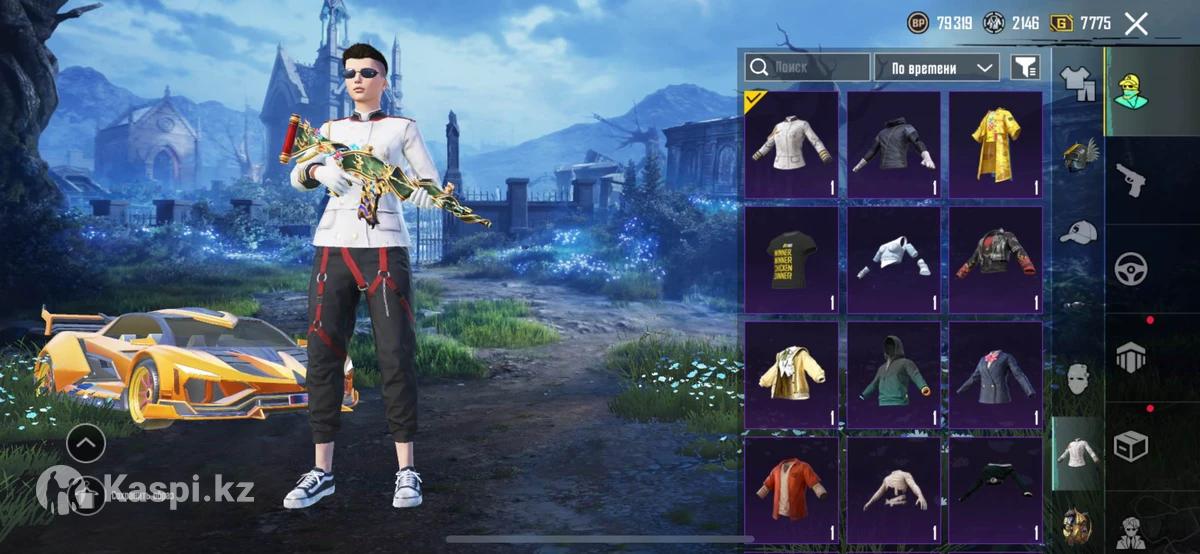Open the item filter funnel button
The width and height of the screenshot is (1200, 554).
pos(1025,67)
